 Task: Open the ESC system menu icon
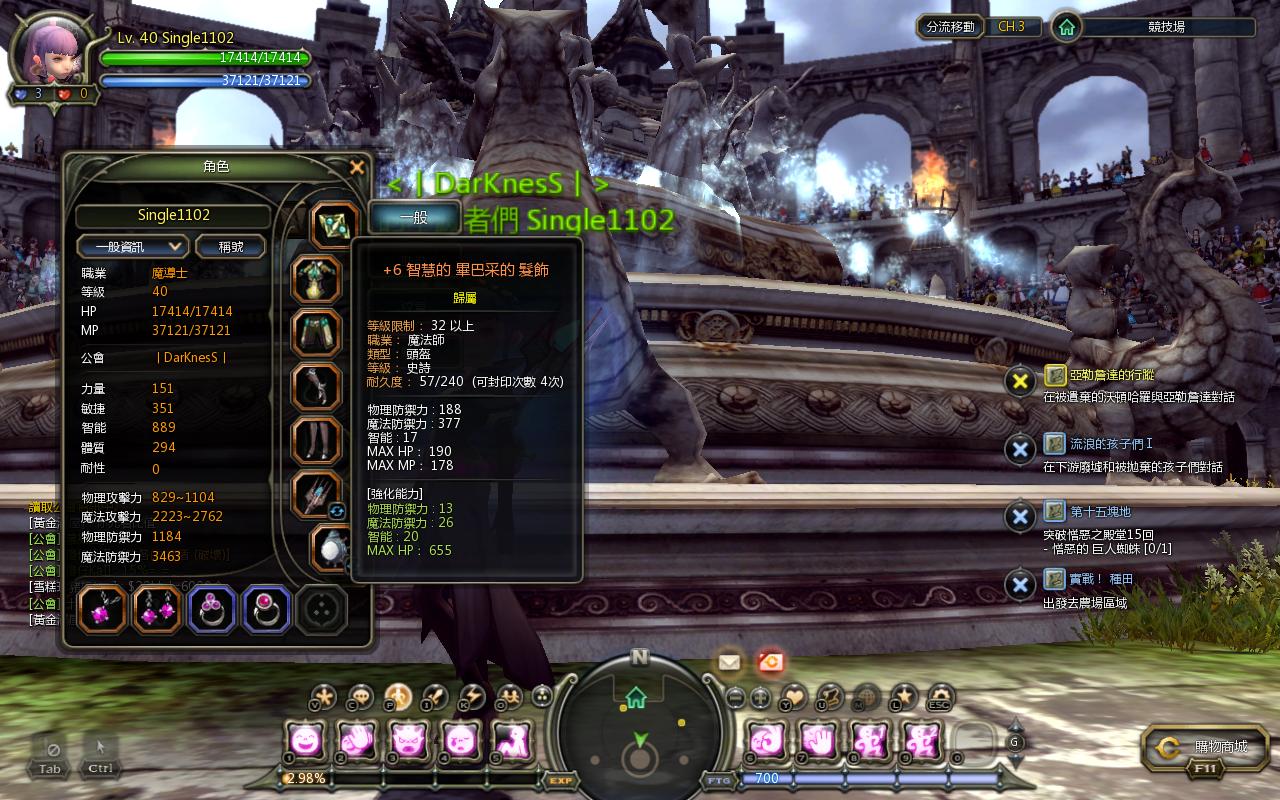point(940,697)
